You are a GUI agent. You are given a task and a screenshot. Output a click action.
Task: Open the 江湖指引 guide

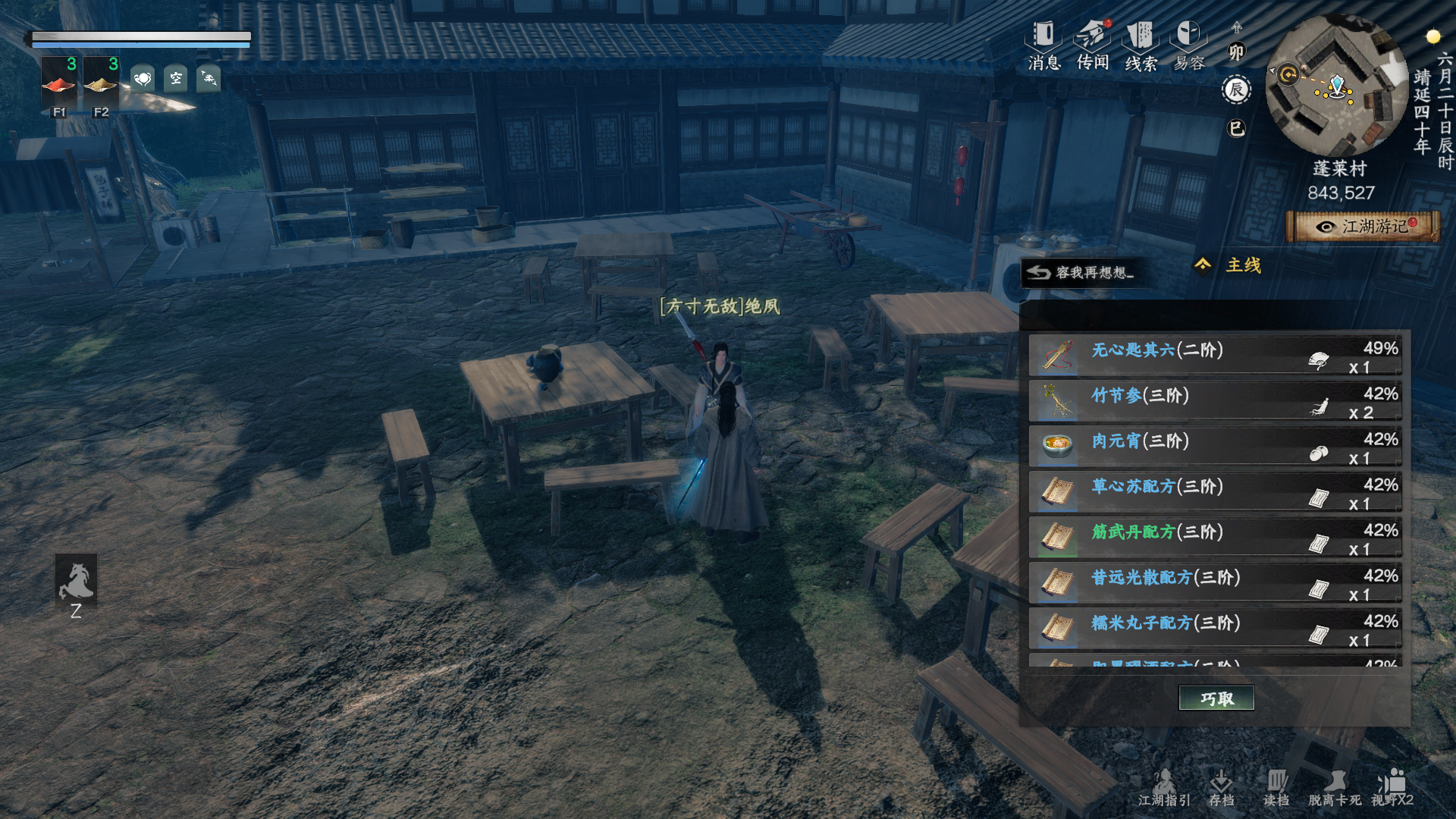(1164, 788)
